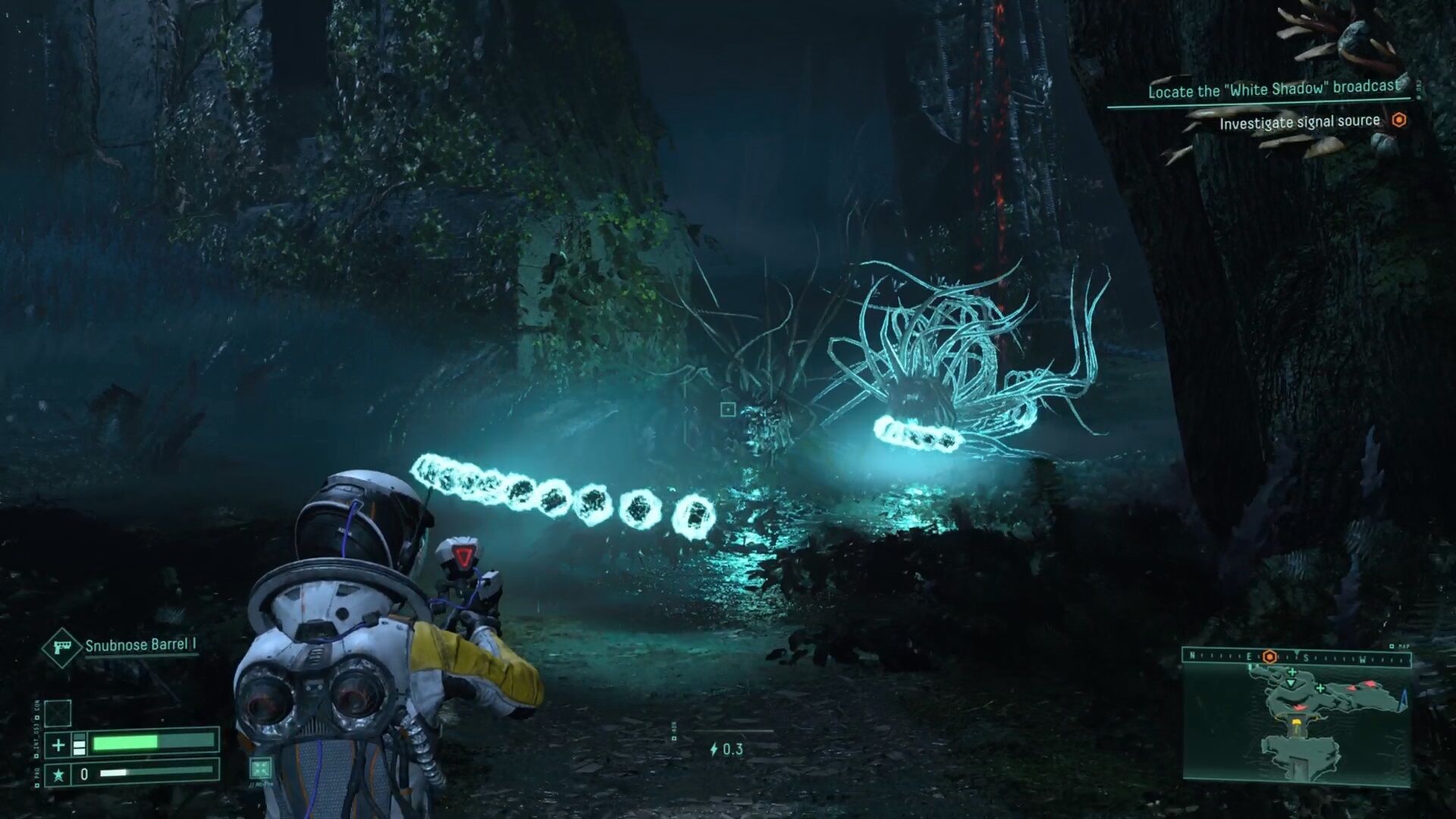The width and height of the screenshot is (1456, 819).
Task: Select the empty consumable slot above health
Action: click(x=58, y=713)
